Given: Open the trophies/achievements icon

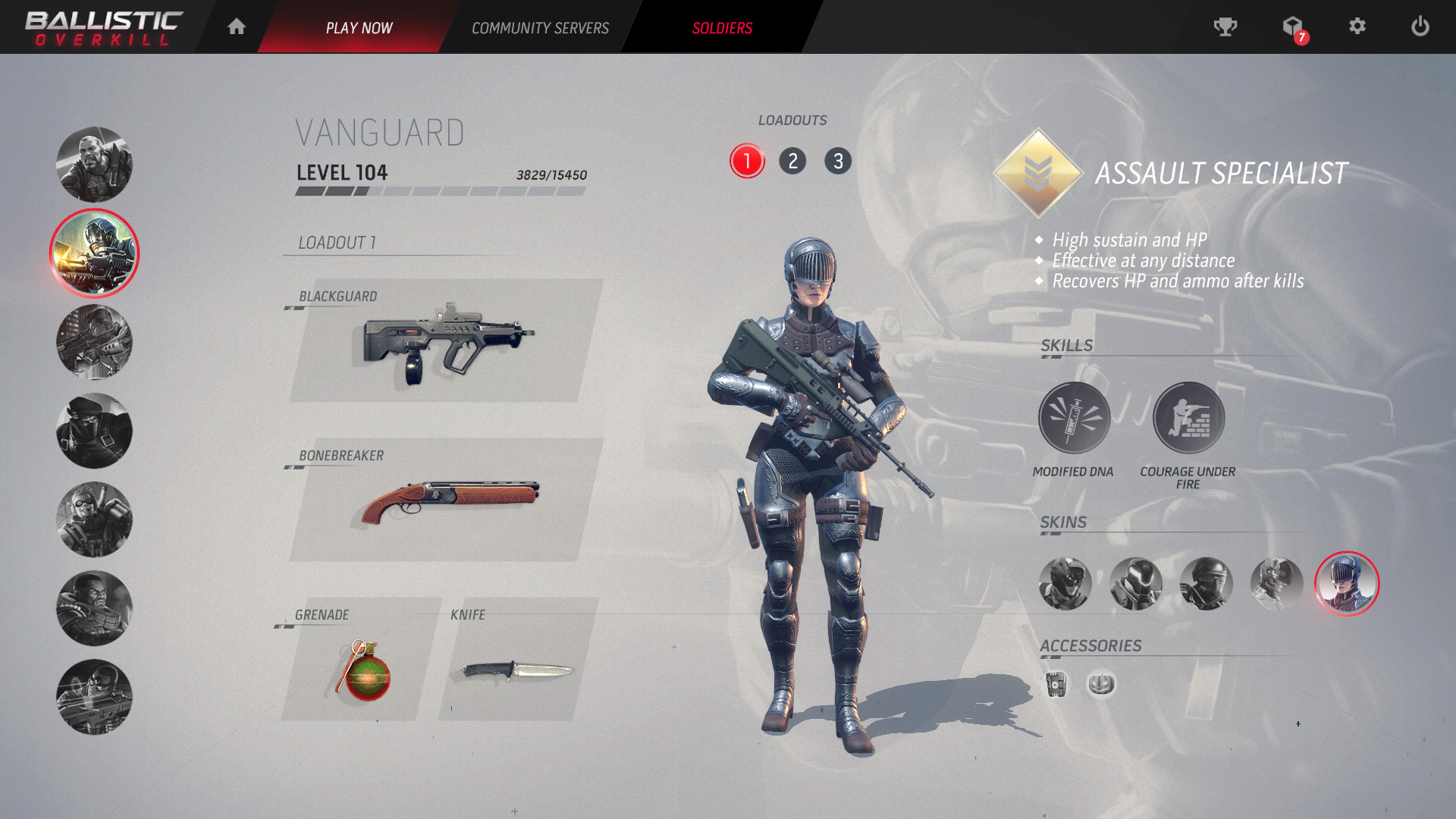Looking at the screenshot, I should tap(1225, 27).
